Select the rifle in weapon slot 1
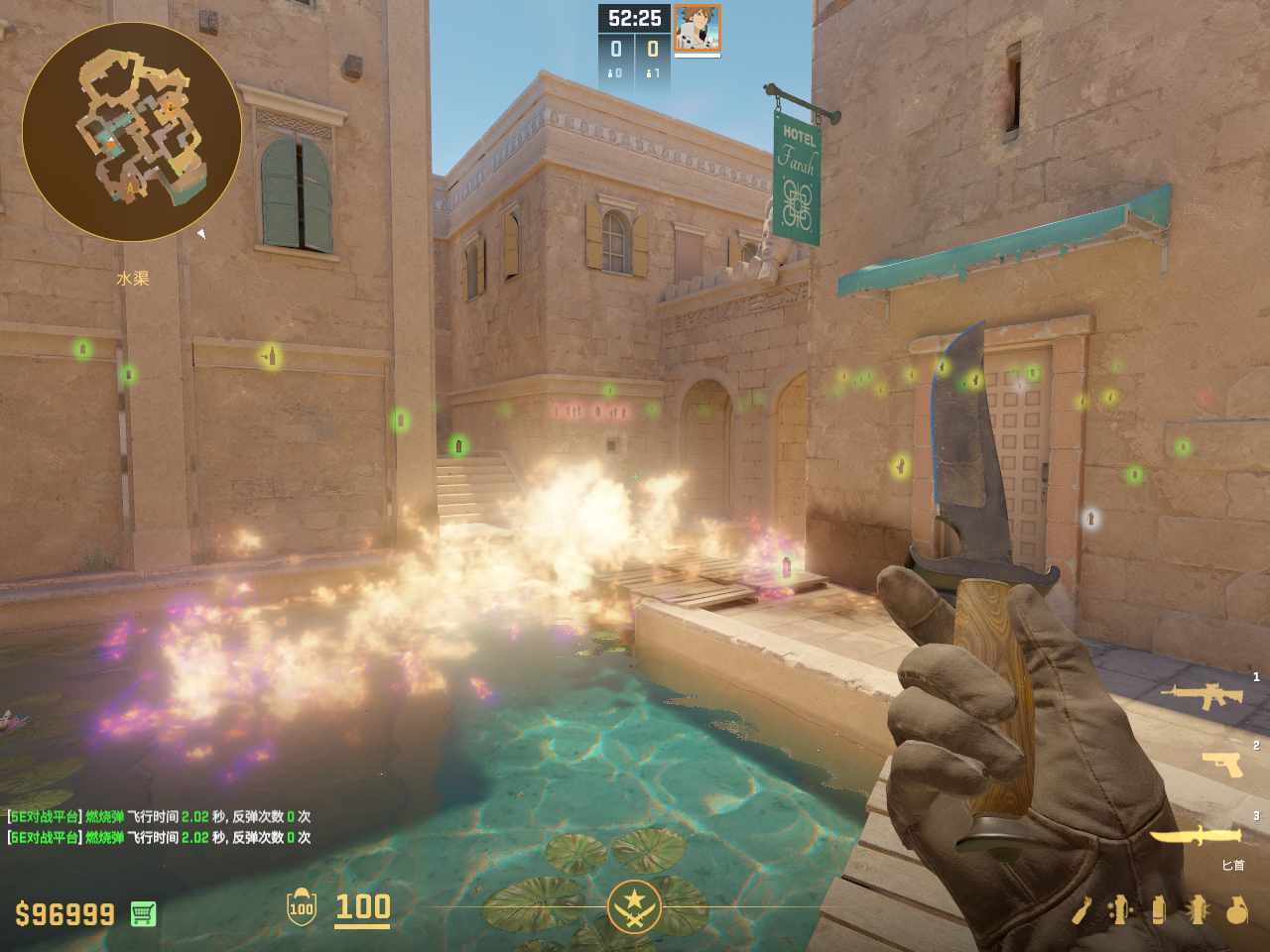The image size is (1270, 952). pos(1203,695)
